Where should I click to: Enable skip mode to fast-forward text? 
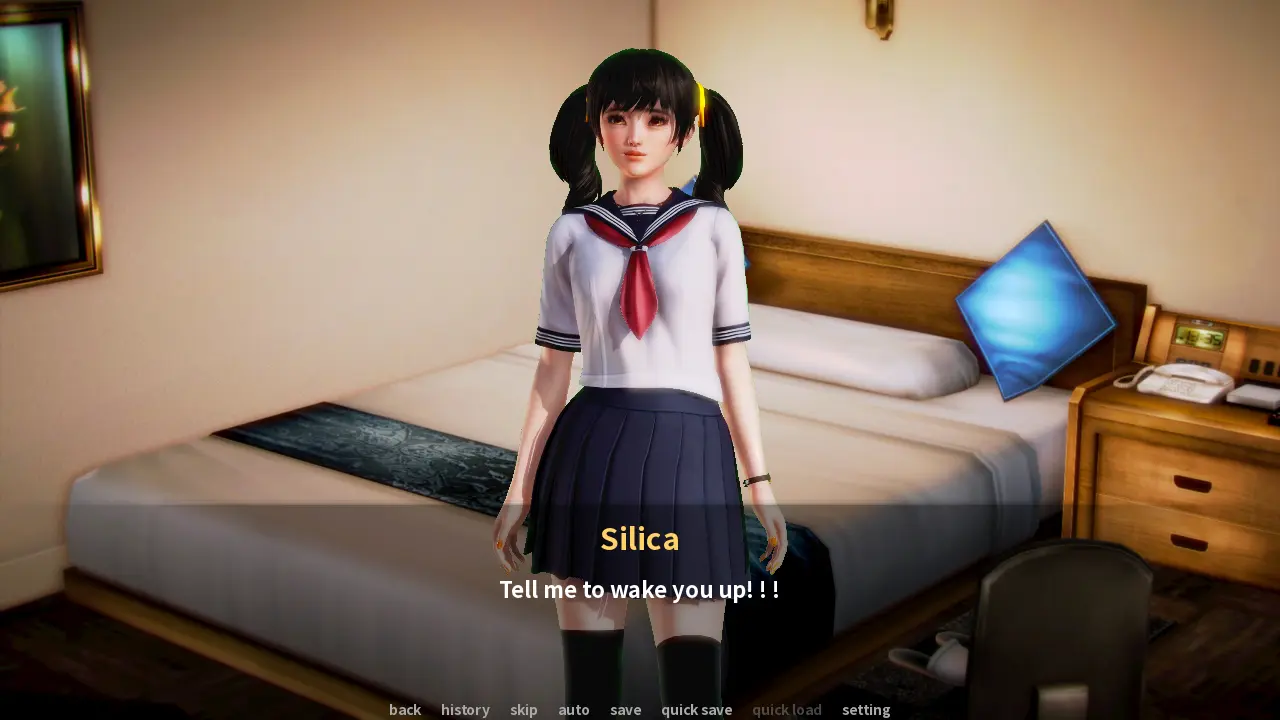click(x=523, y=710)
